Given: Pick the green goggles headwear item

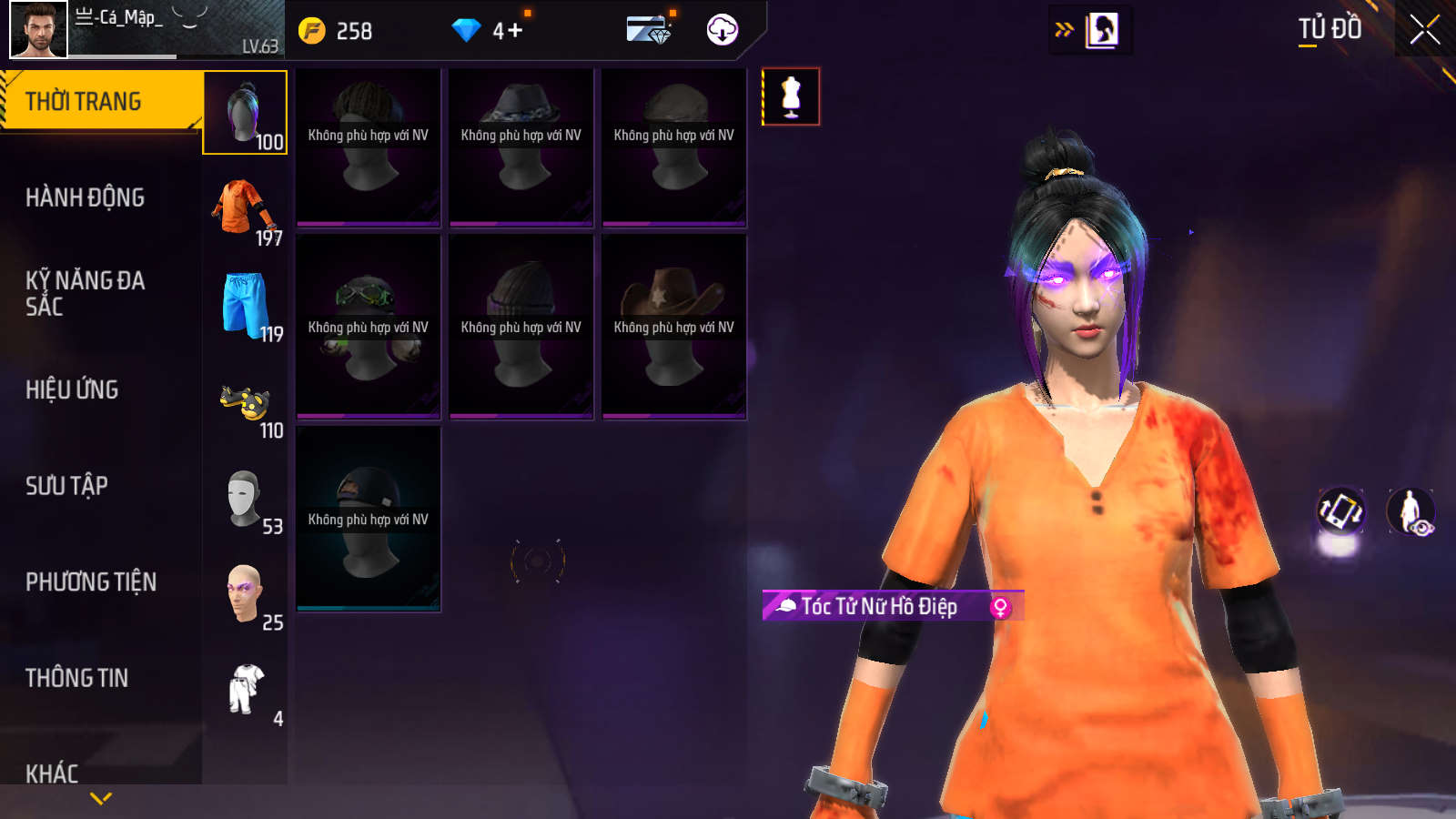Looking at the screenshot, I should tap(368, 327).
